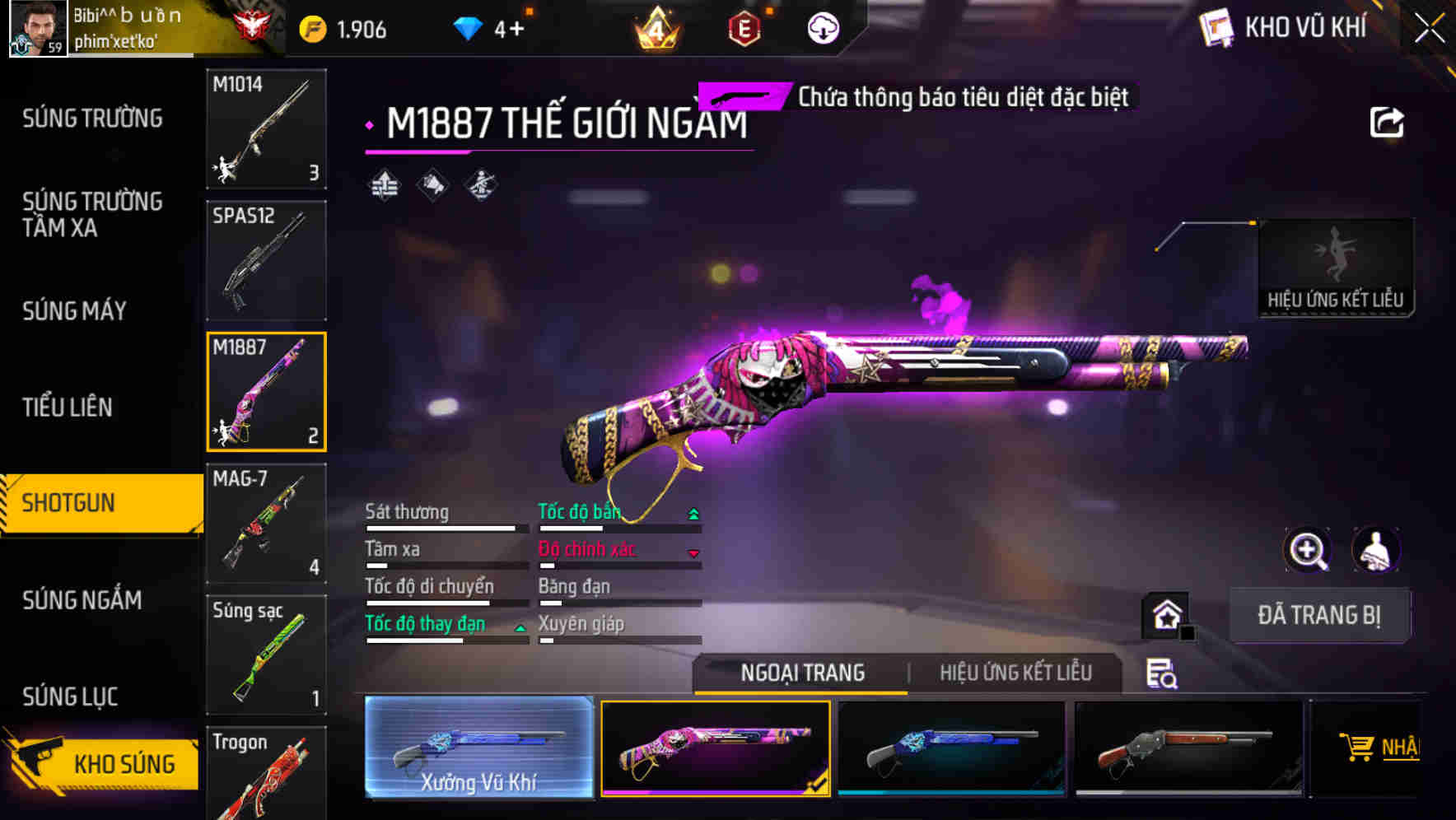The image size is (1456, 820).
Task: Open the E event icon in the top bar
Action: coord(746,27)
